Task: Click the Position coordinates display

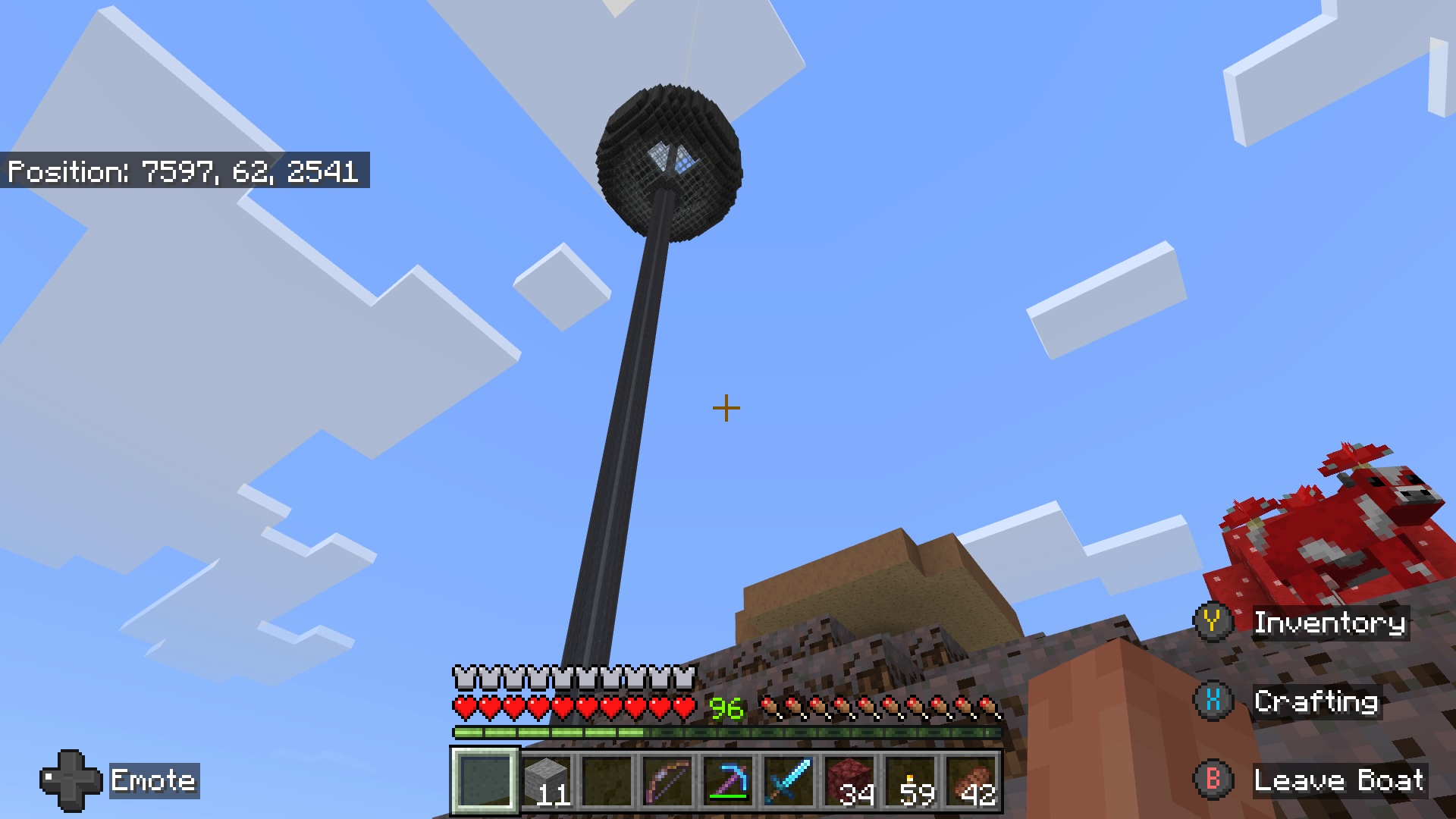Action: pyautogui.click(x=184, y=171)
